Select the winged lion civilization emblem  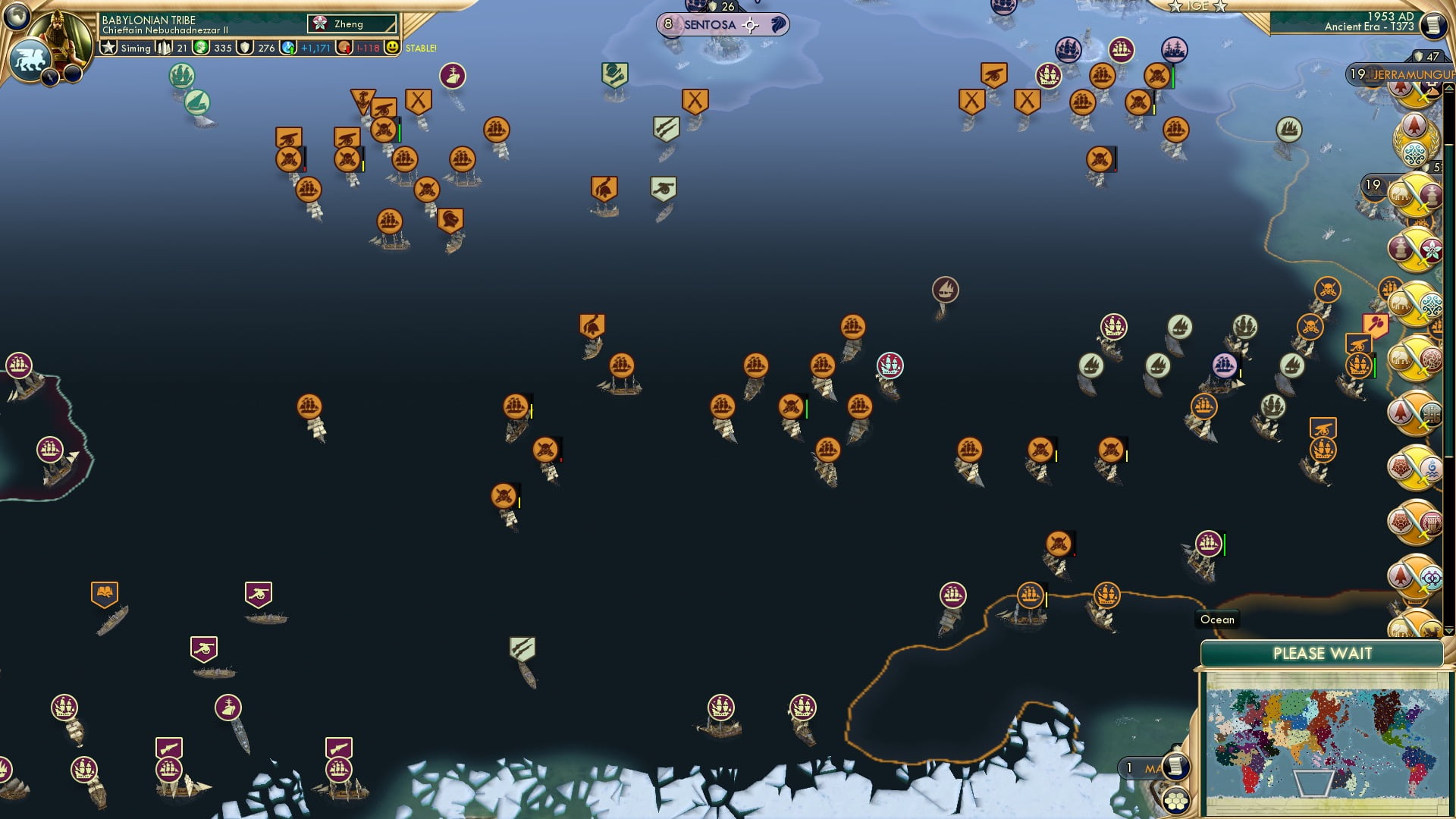[29, 59]
